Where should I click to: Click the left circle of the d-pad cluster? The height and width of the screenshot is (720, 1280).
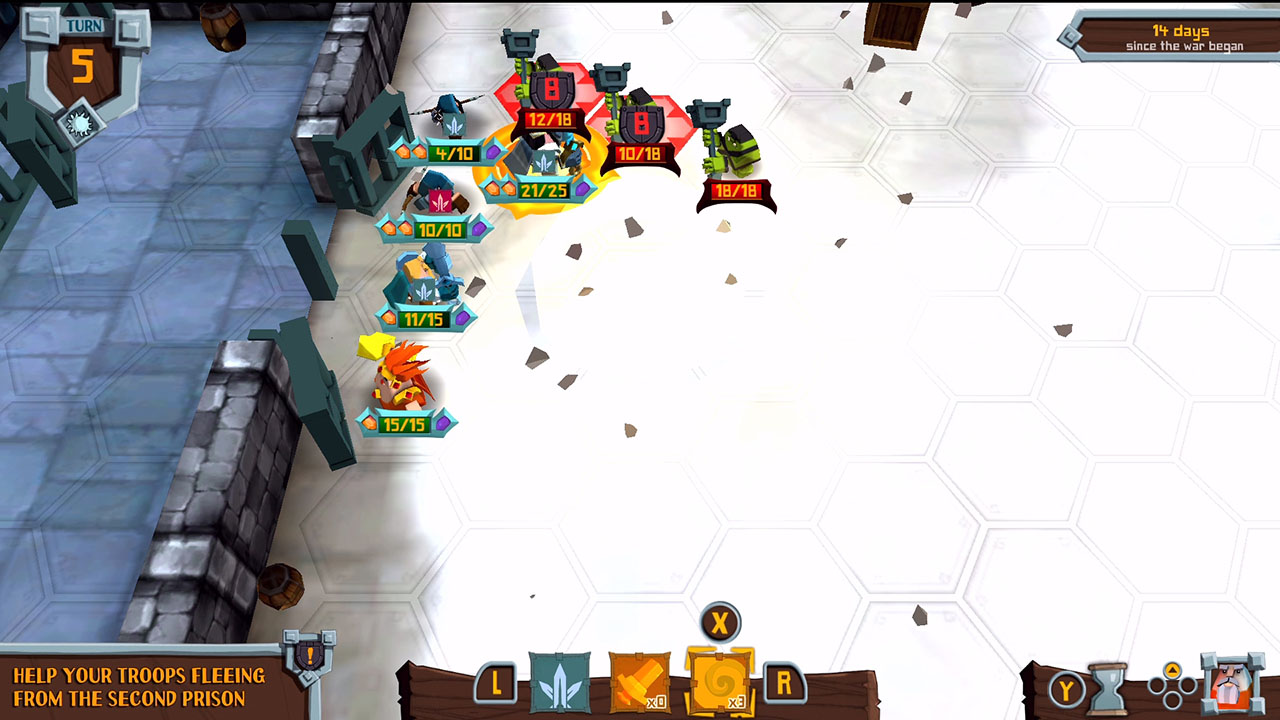click(x=1156, y=684)
